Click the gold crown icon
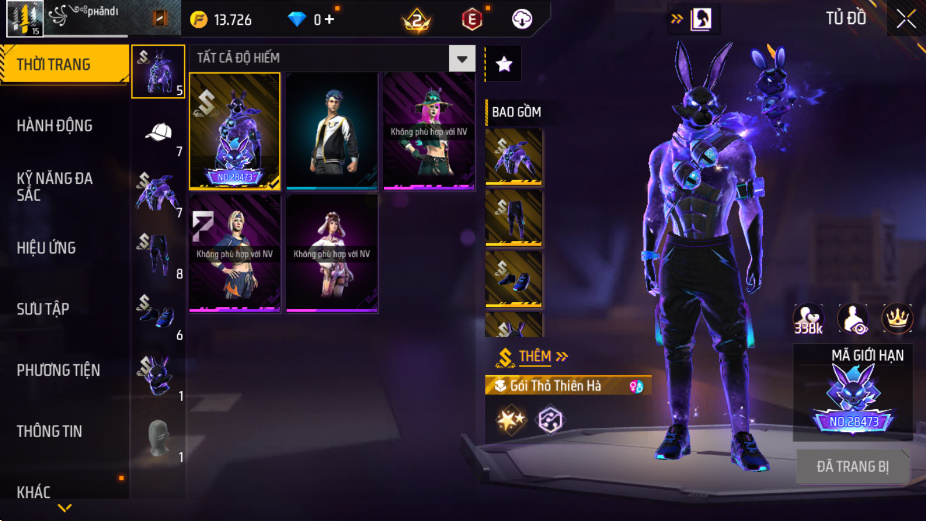 click(x=897, y=318)
